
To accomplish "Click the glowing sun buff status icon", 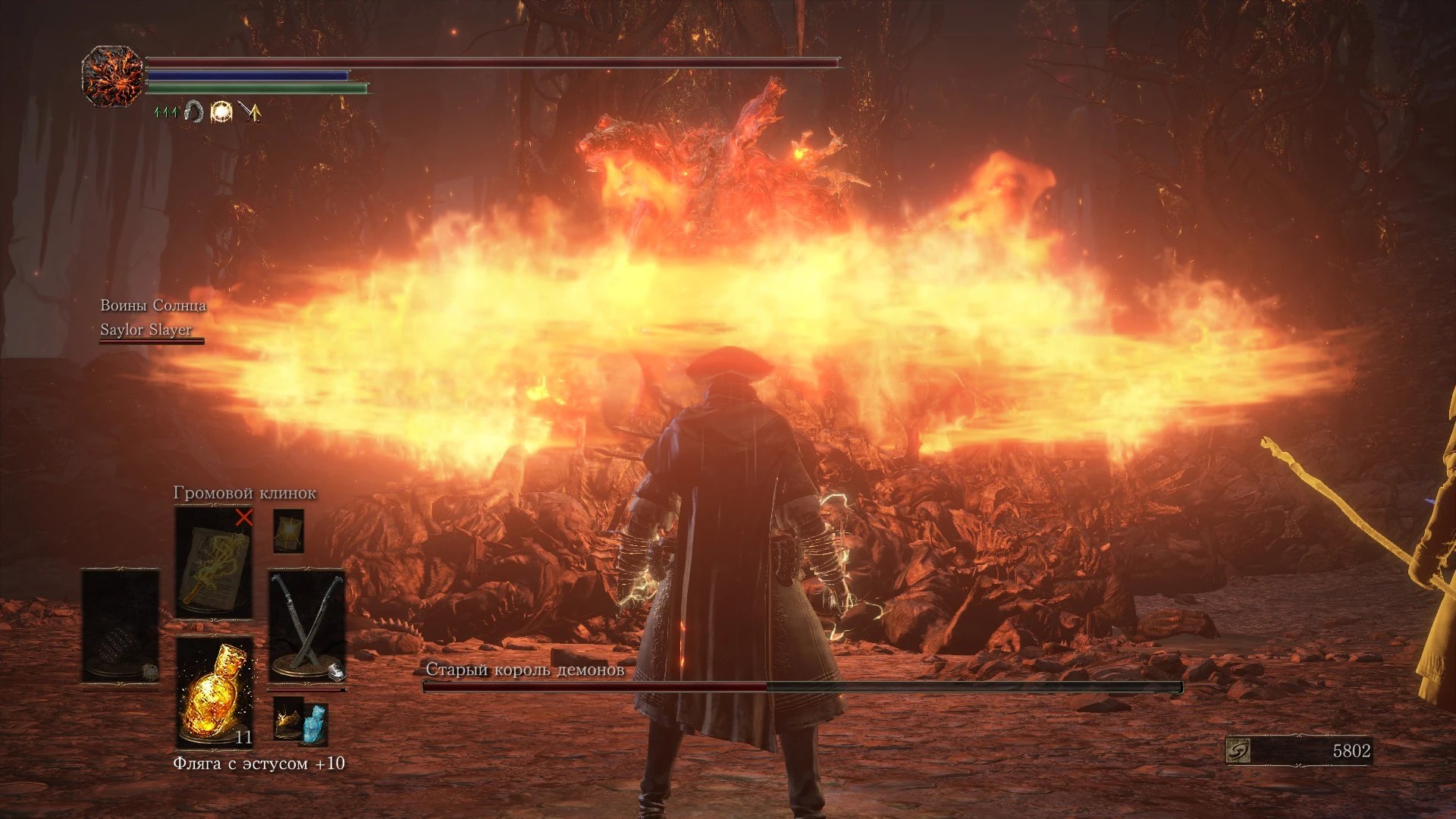I will coord(221,112).
